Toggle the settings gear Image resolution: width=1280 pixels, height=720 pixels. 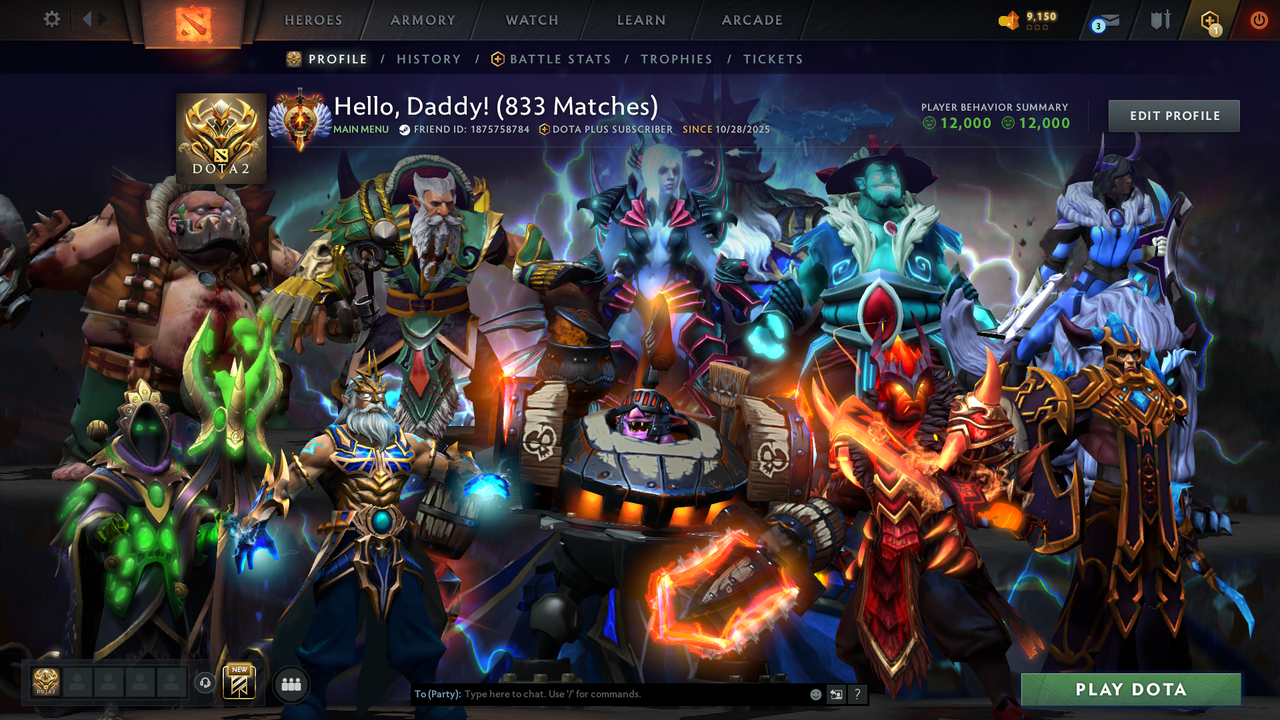tap(51, 18)
